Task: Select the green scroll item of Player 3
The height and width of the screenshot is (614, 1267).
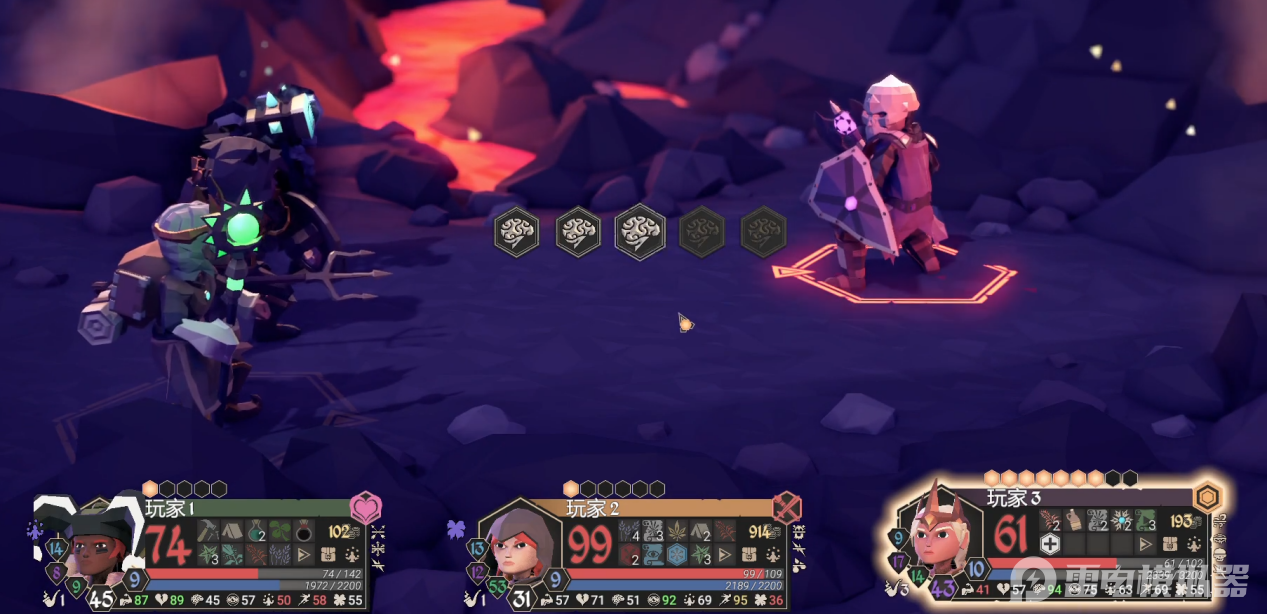Action: (1145, 520)
